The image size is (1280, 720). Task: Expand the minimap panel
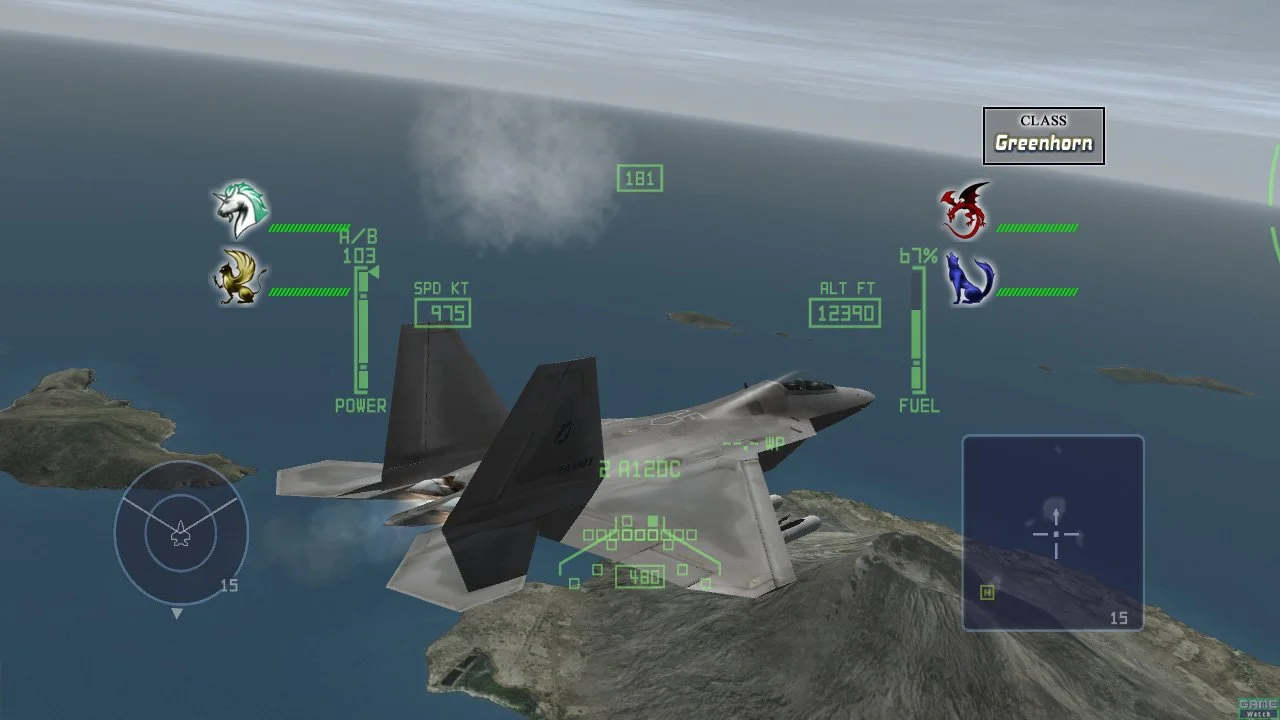point(1054,531)
